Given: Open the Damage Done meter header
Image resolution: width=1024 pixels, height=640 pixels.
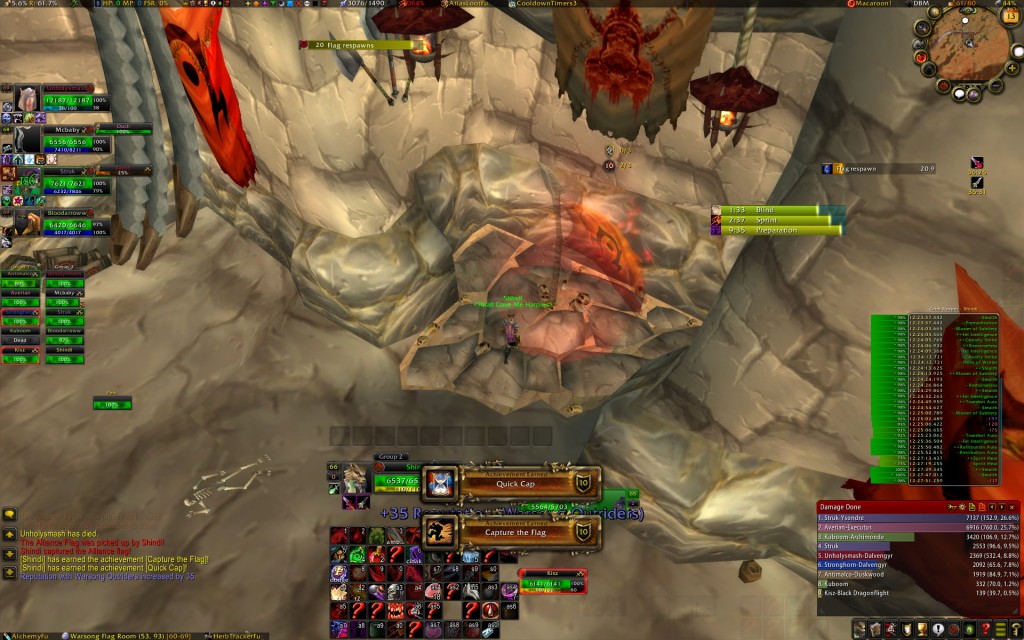Looking at the screenshot, I should [880, 507].
